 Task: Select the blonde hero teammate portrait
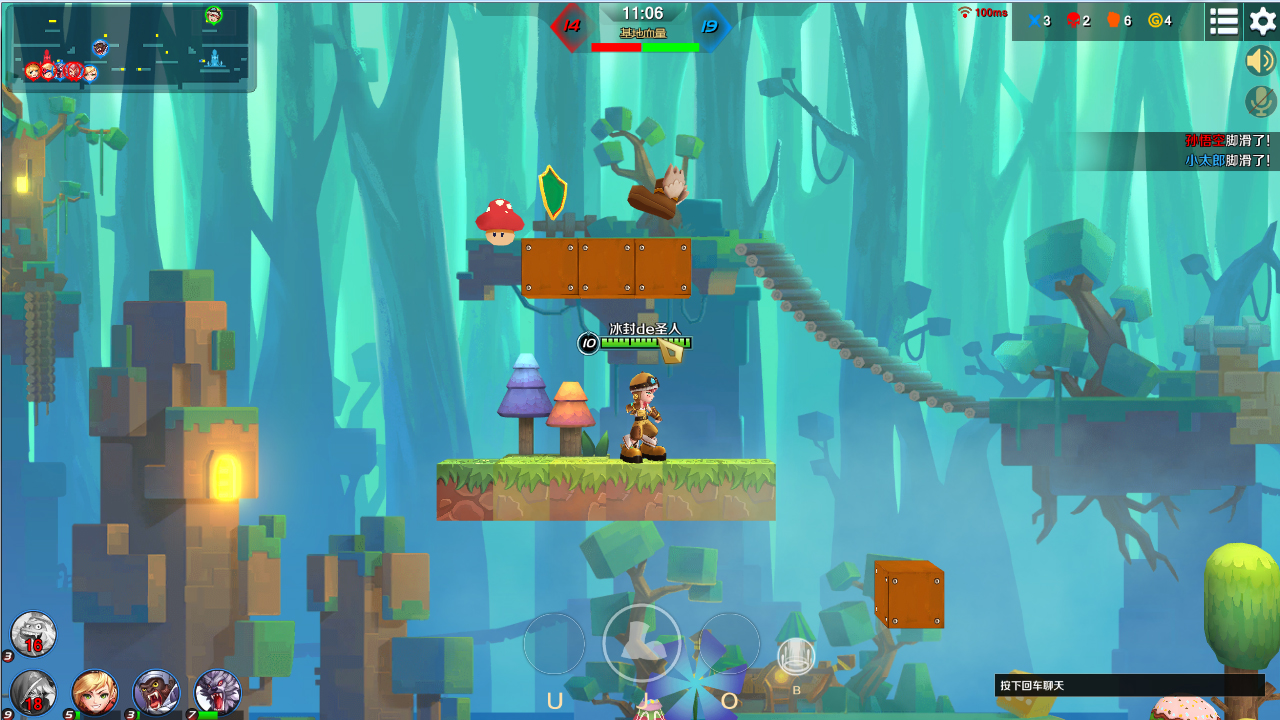tap(95, 692)
